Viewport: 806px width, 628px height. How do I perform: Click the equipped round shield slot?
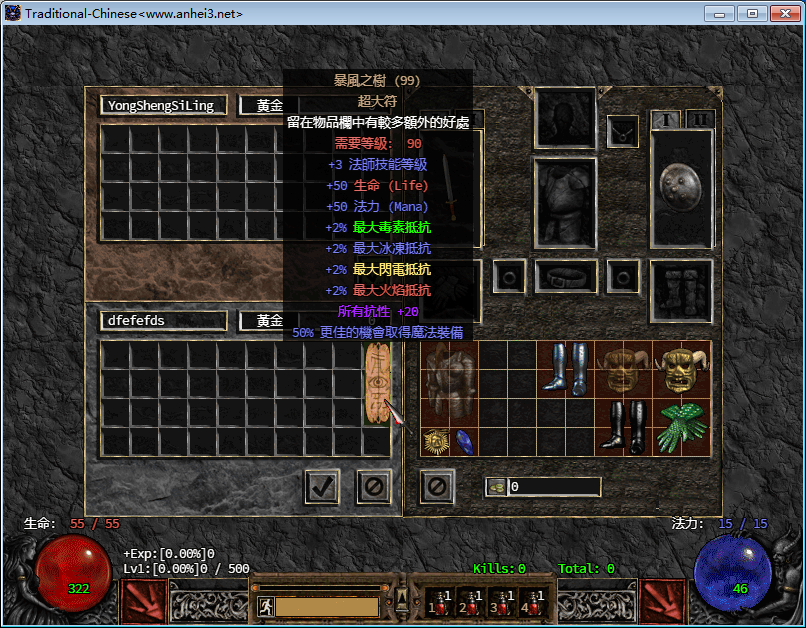click(x=681, y=187)
